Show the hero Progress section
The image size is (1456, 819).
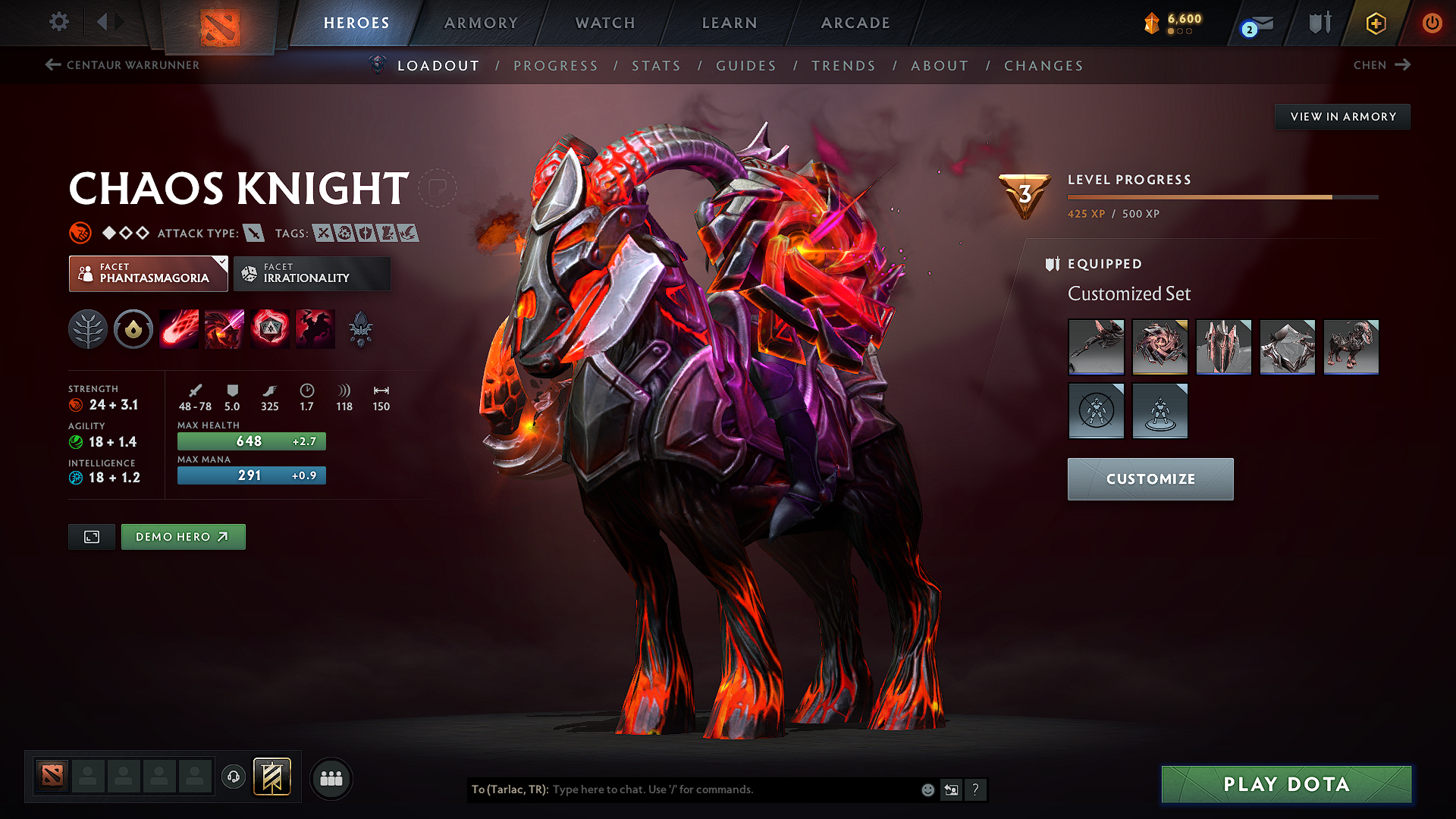(x=556, y=66)
